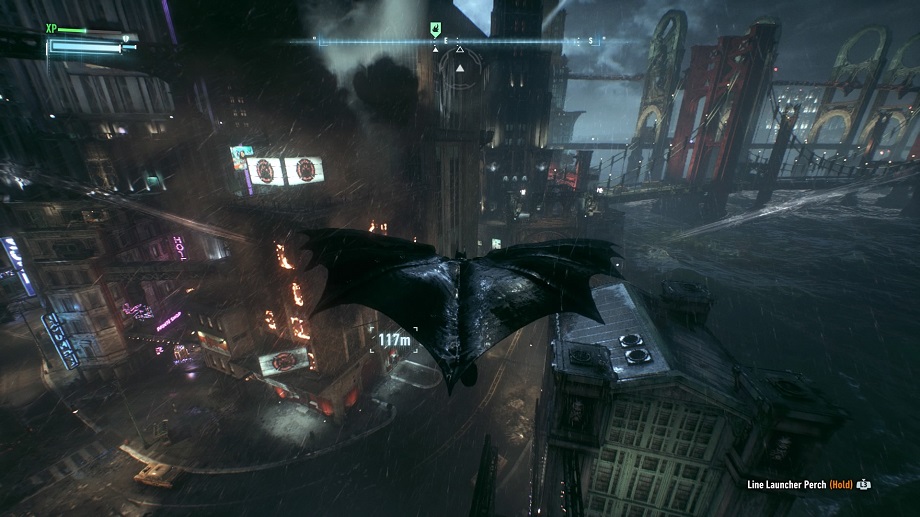The width and height of the screenshot is (920, 517).
Task: Select the green objective marker on the compass
Action: [x=435, y=30]
